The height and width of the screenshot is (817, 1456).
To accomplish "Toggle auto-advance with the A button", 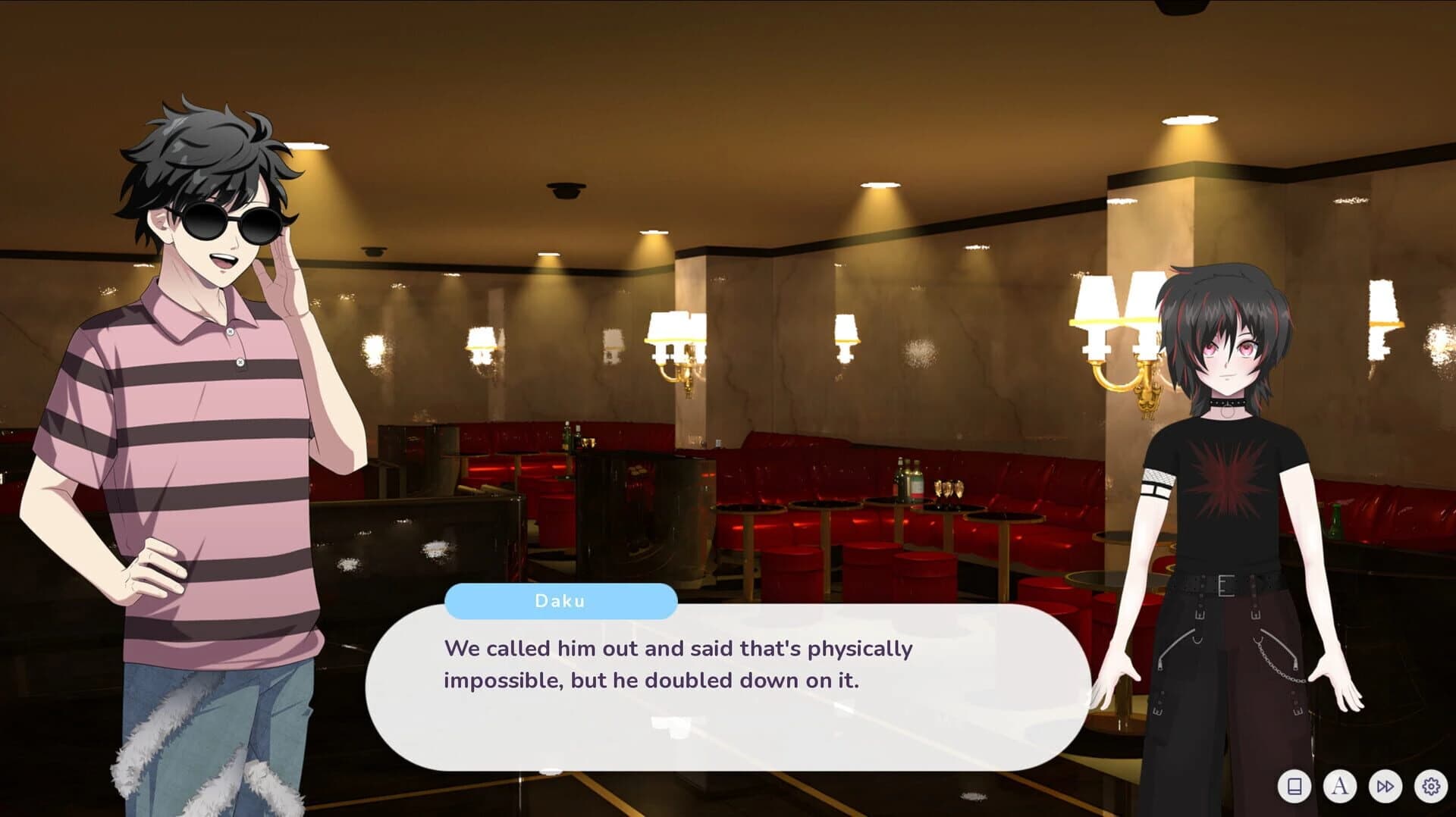I will pyautogui.click(x=1341, y=787).
